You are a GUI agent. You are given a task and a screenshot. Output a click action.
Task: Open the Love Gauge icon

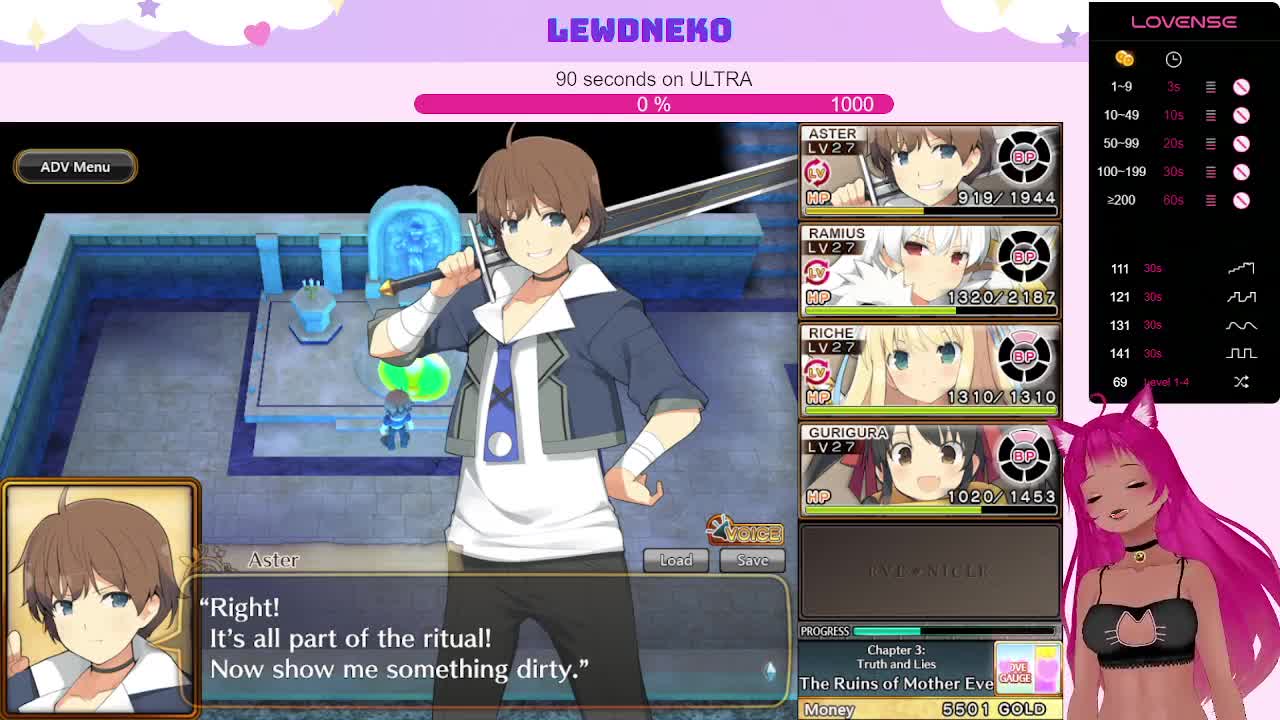[x=1027, y=667]
